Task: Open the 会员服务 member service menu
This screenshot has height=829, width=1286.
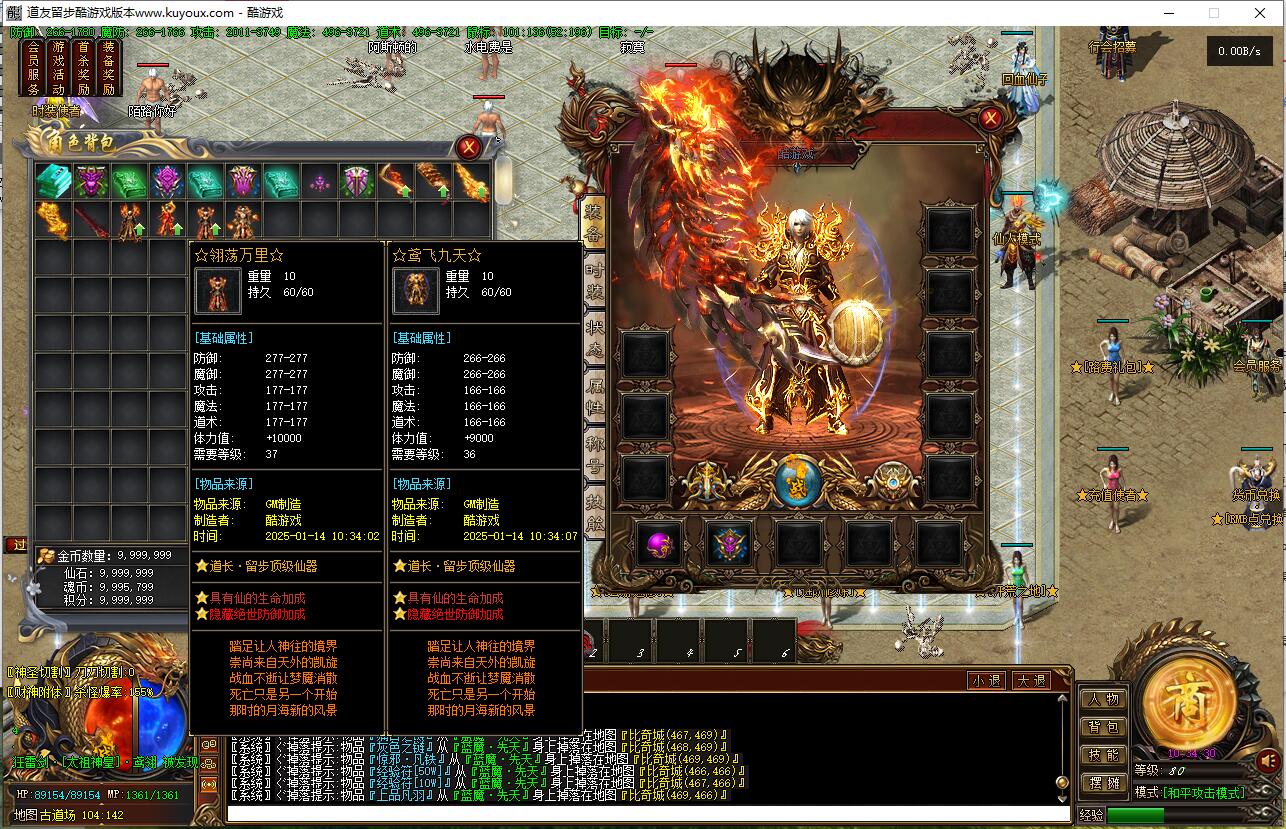Action: tap(33, 68)
